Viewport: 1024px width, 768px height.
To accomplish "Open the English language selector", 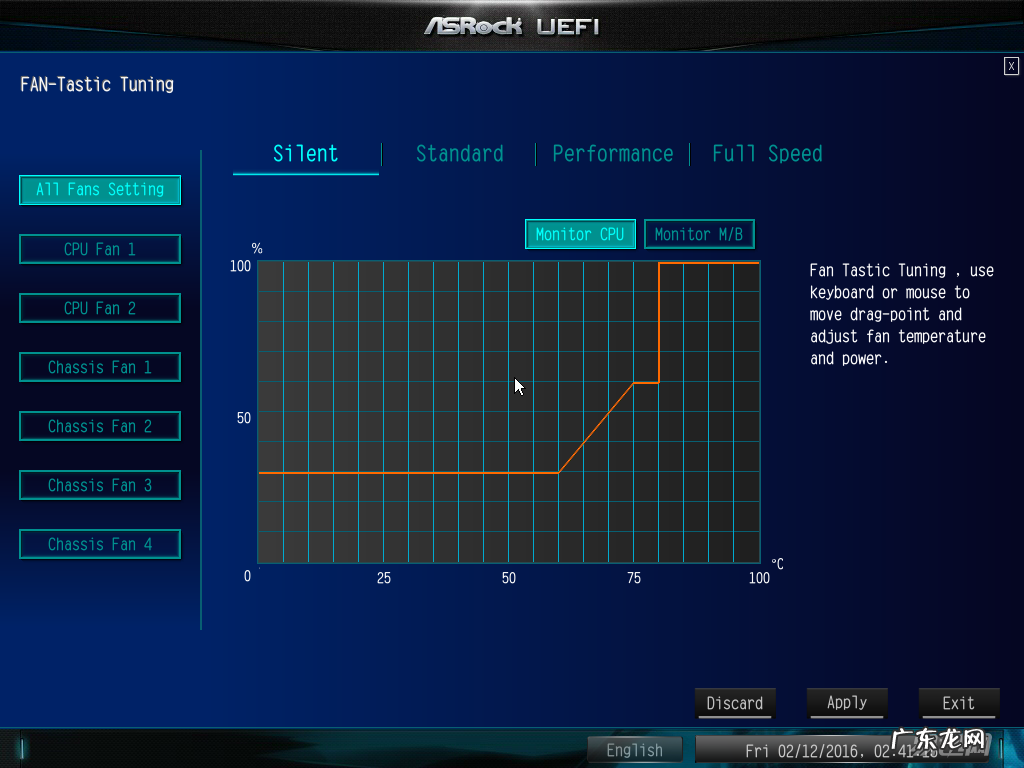I will (634, 750).
